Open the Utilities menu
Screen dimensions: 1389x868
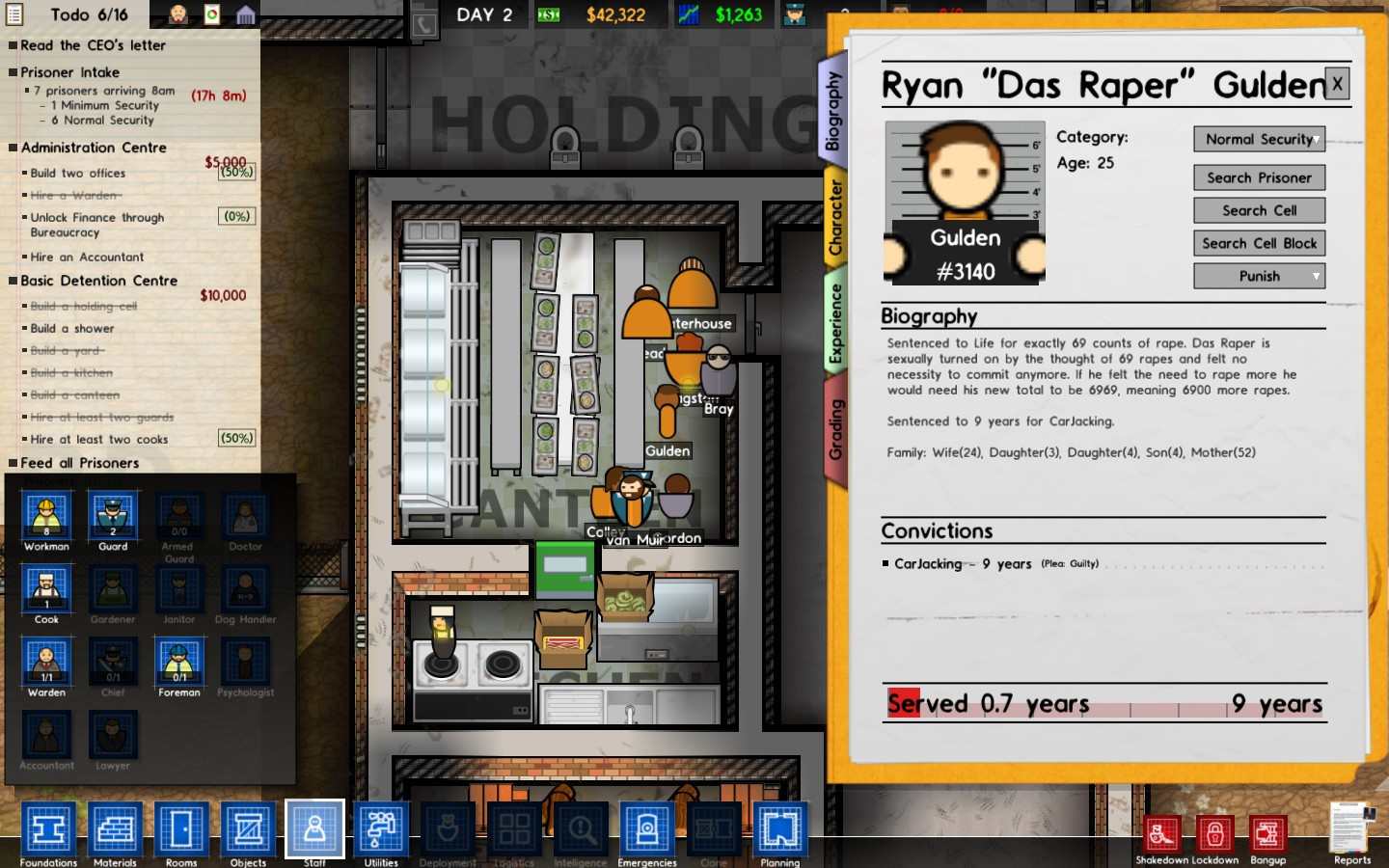(381, 829)
